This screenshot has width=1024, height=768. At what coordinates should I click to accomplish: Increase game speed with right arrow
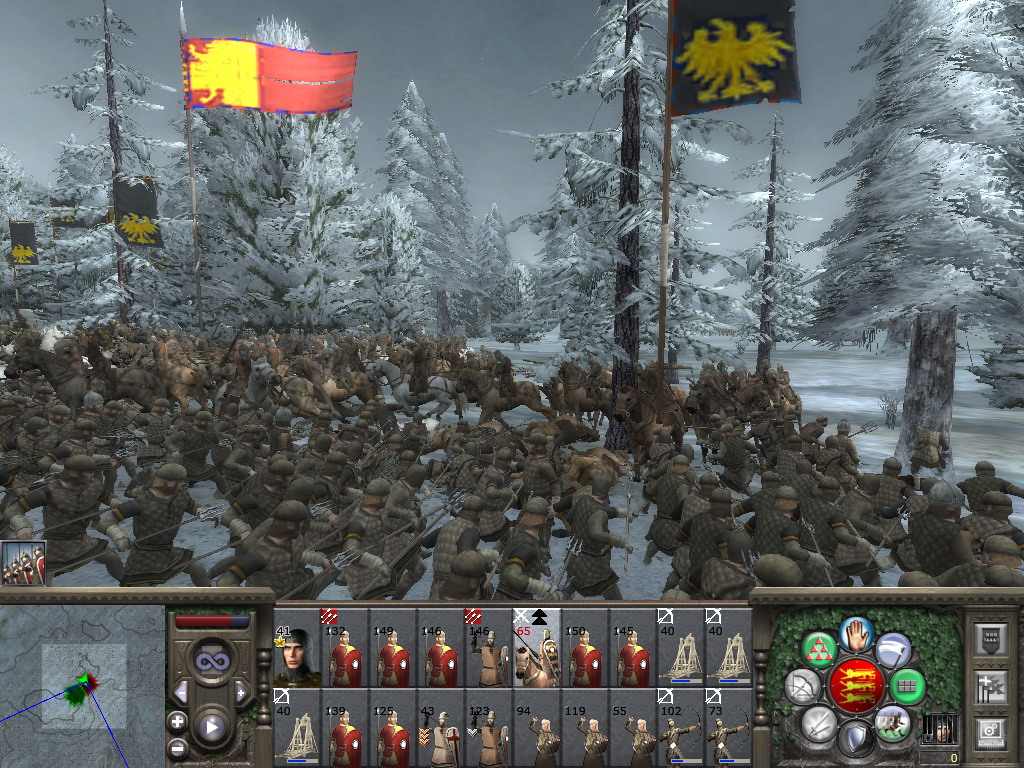241,692
